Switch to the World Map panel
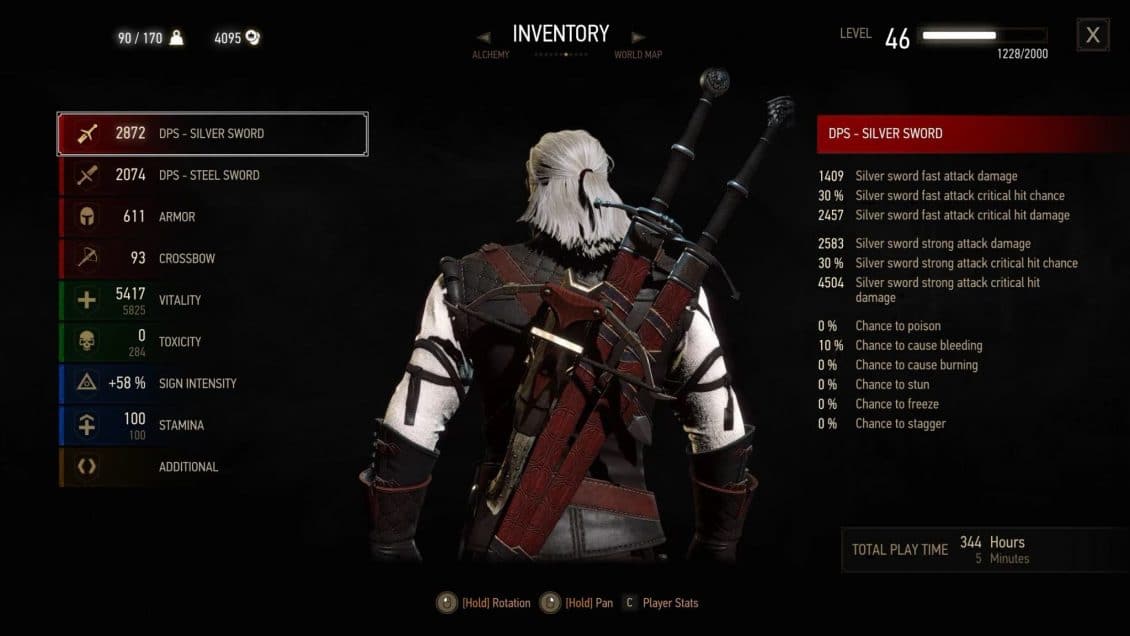The width and height of the screenshot is (1130, 636). 638,55
